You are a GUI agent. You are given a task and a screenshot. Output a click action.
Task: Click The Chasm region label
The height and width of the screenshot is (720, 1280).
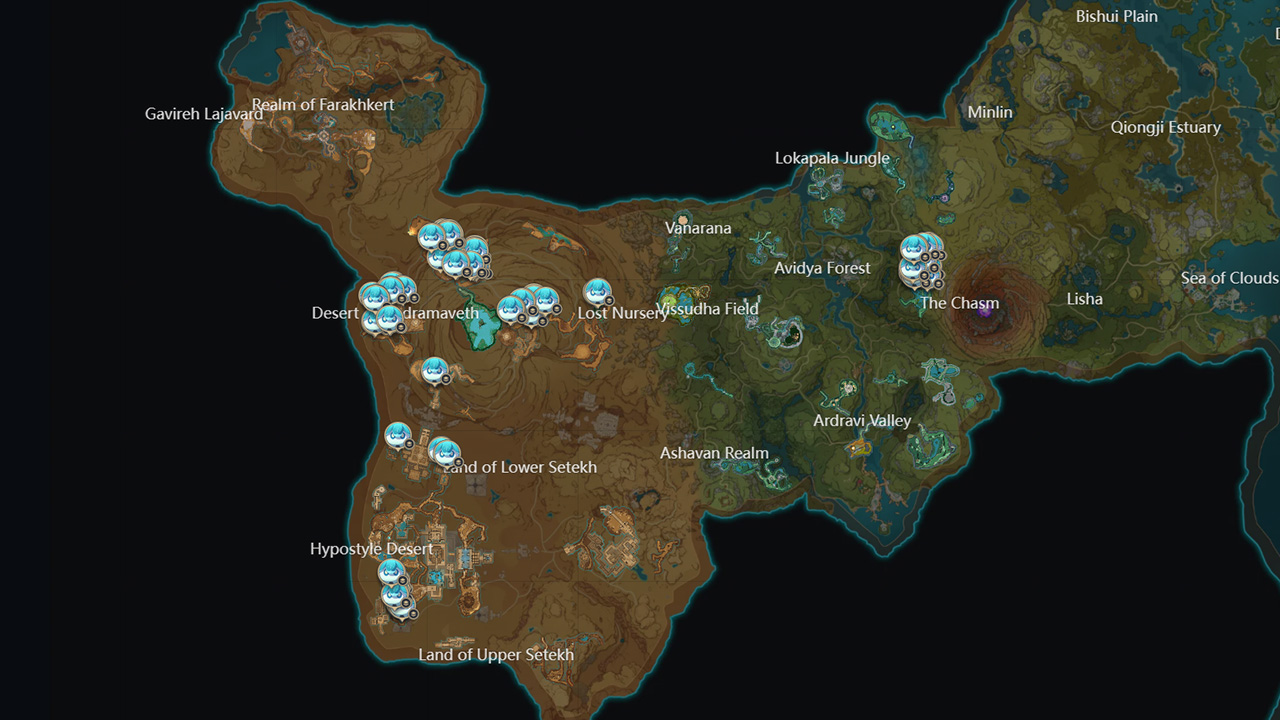pos(961,303)
